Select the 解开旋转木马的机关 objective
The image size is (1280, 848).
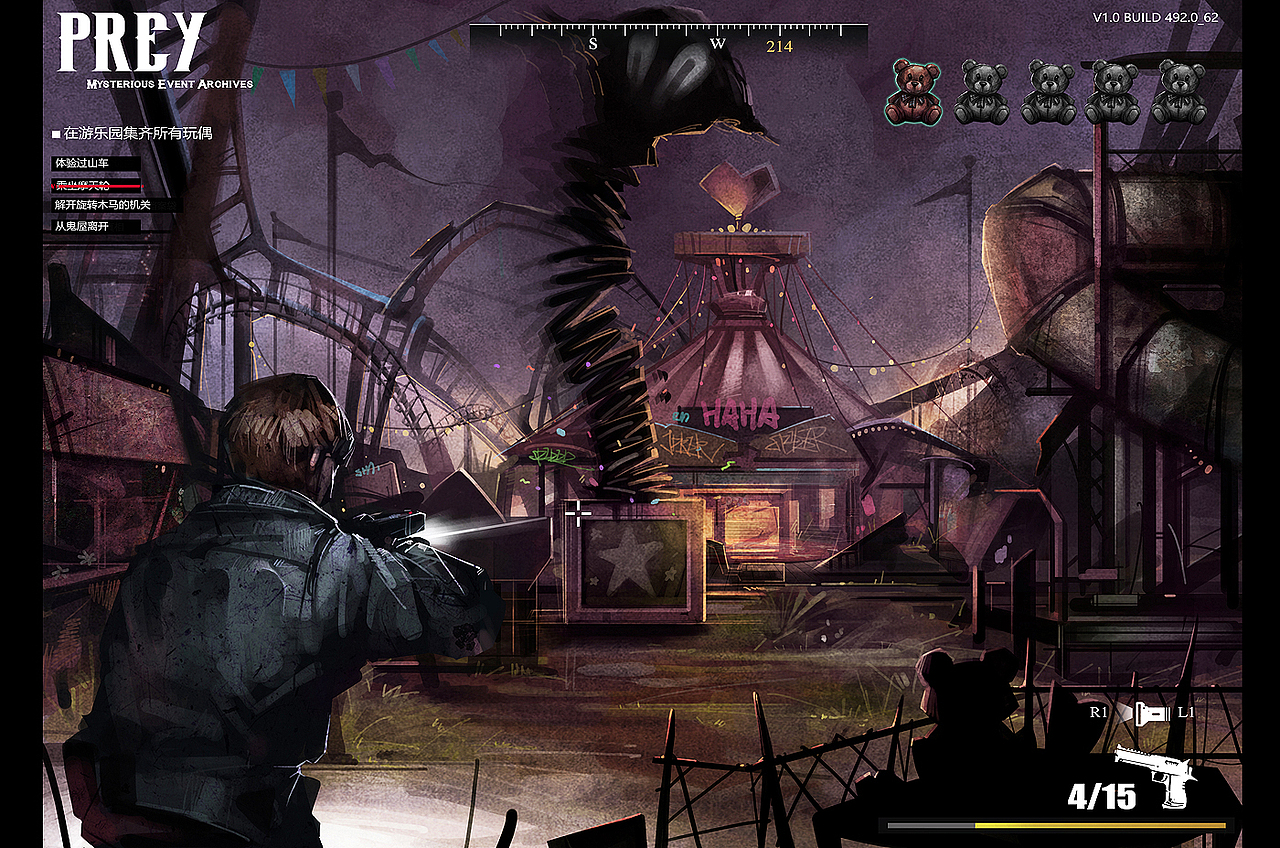point(103,205)
